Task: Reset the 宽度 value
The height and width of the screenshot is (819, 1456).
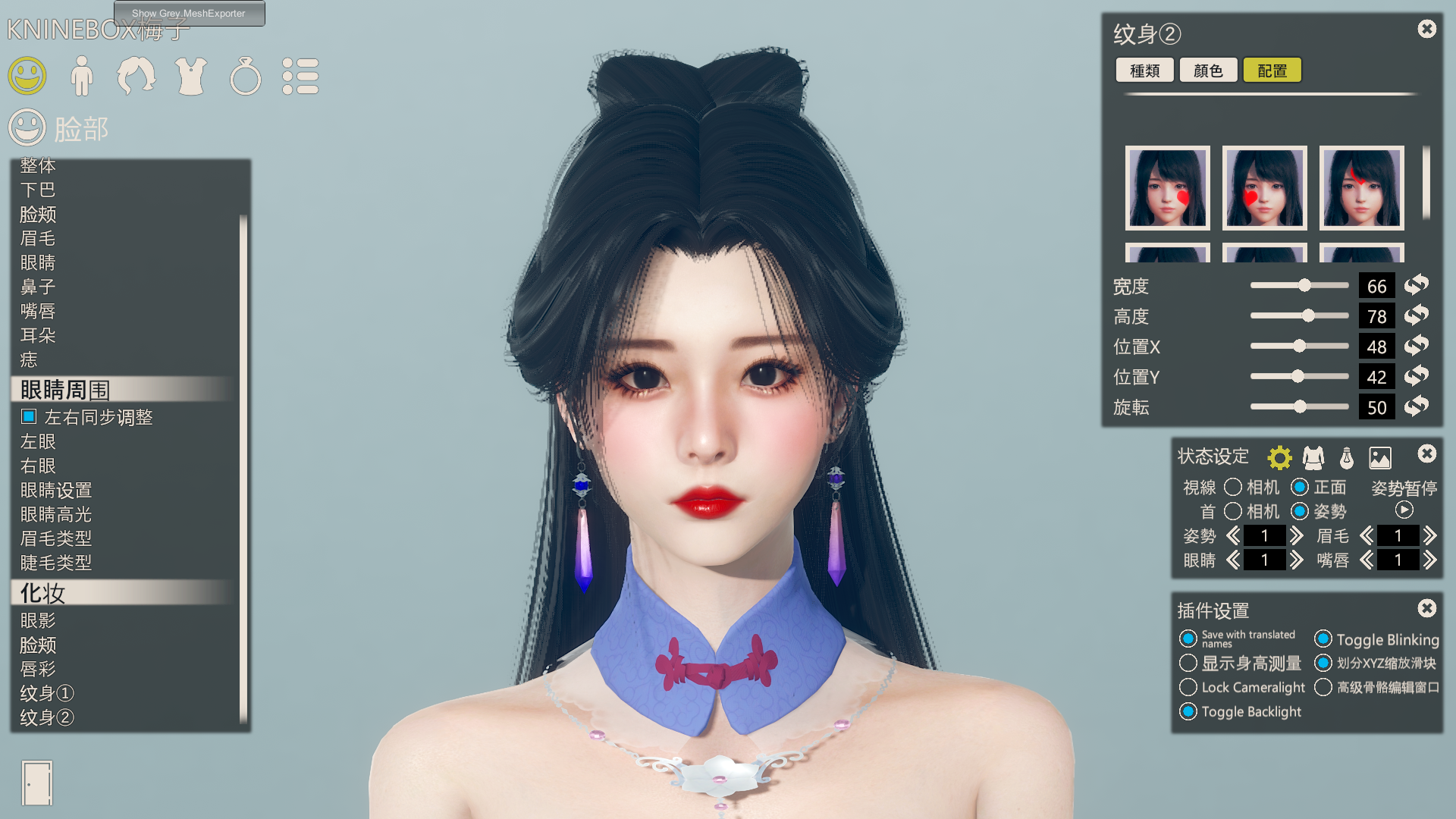Action: click(1416, 285)
